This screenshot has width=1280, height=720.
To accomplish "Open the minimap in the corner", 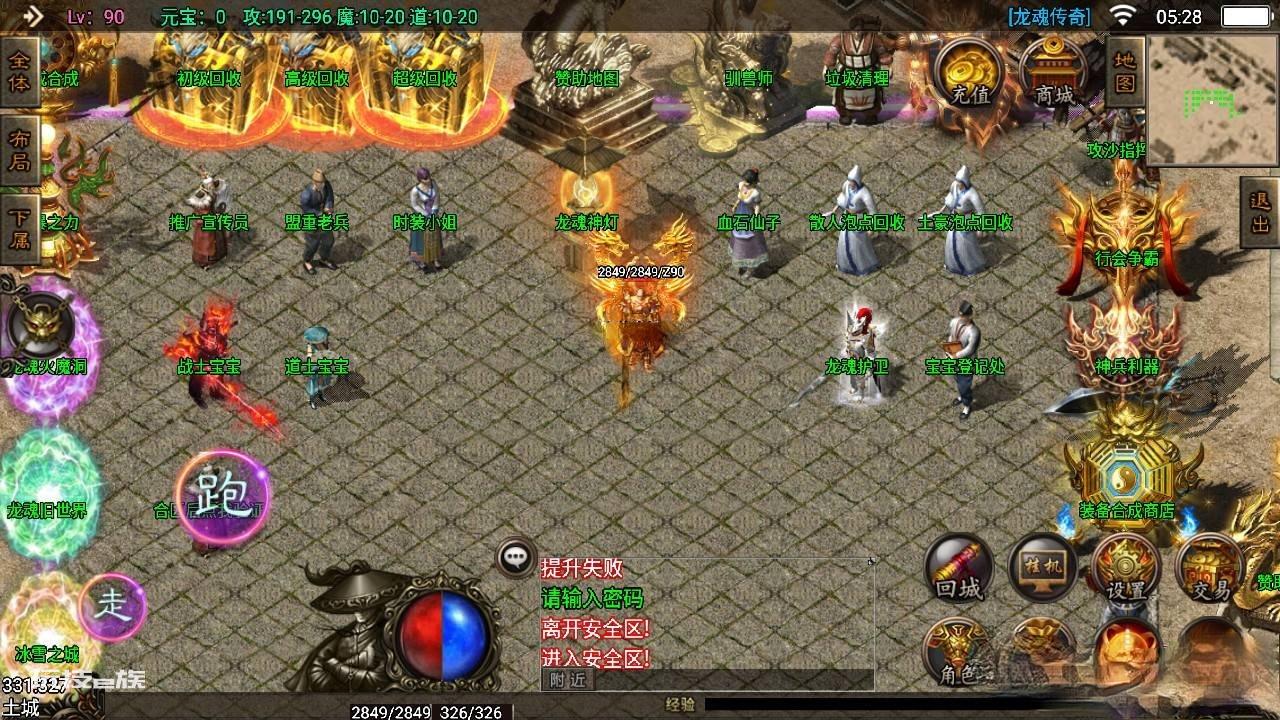I will pos(1212,100).
